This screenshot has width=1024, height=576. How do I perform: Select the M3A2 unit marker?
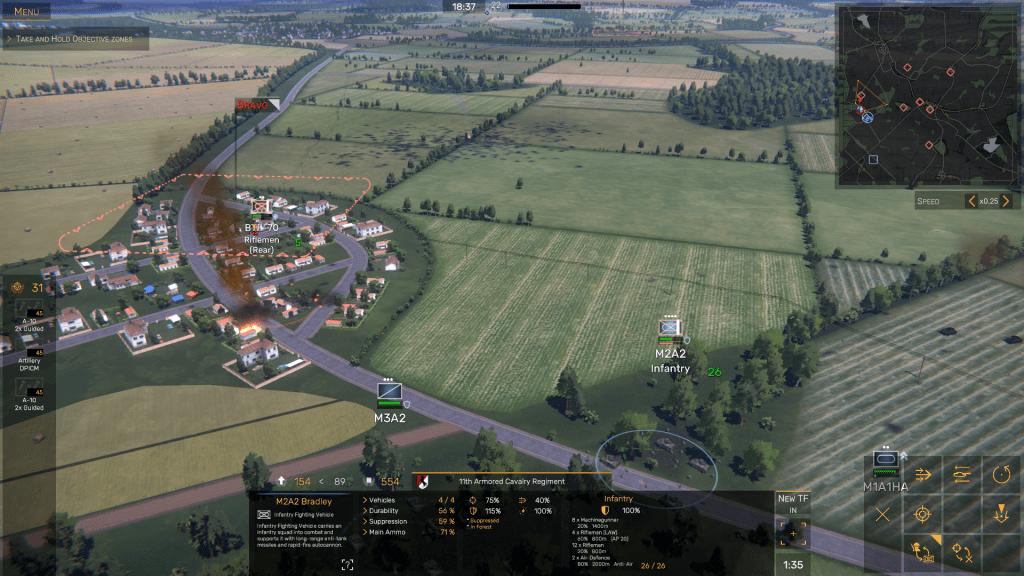389,392
